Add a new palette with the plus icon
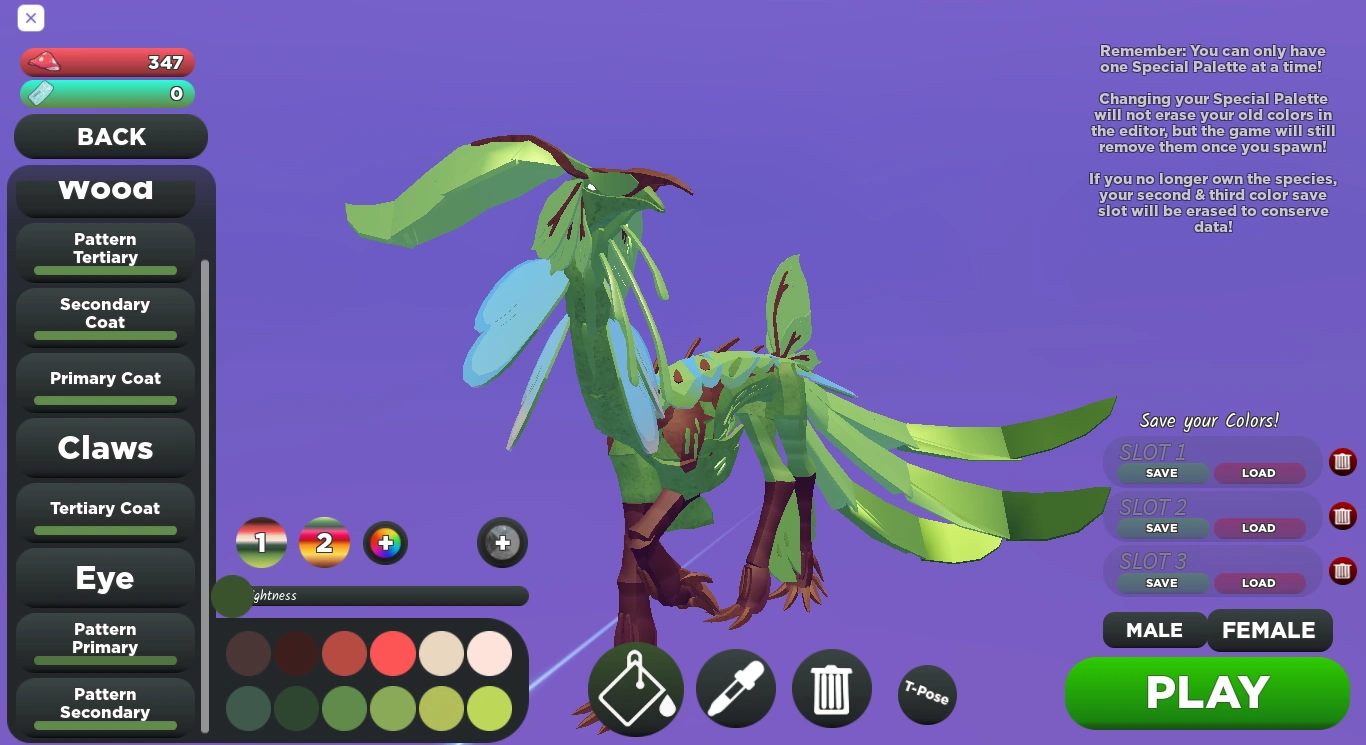The height and width of the screenshot is (745, 1366). pyautogui.click(x=502, y=542)
